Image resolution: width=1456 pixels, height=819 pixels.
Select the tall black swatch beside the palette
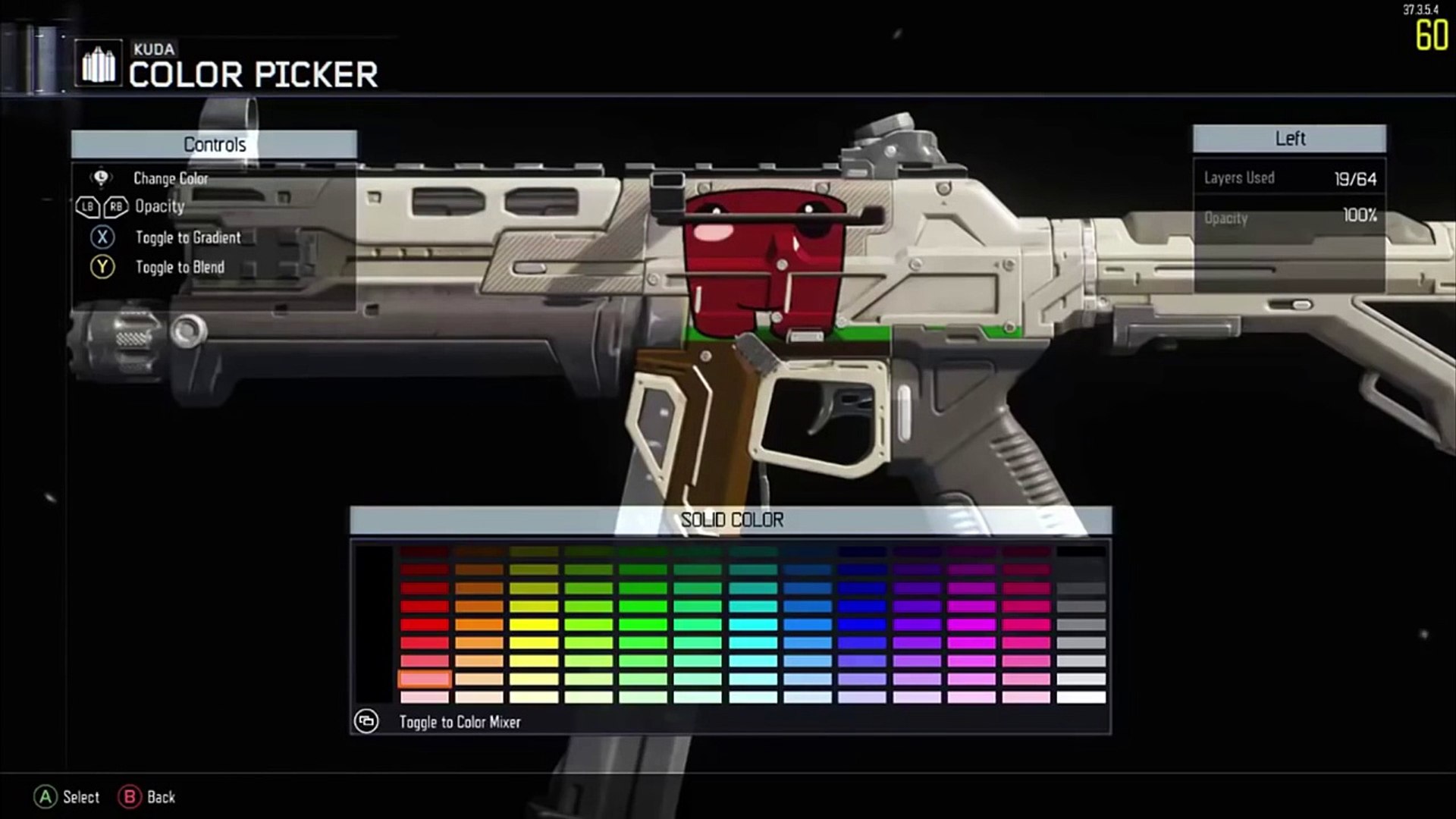click(375, 623)
